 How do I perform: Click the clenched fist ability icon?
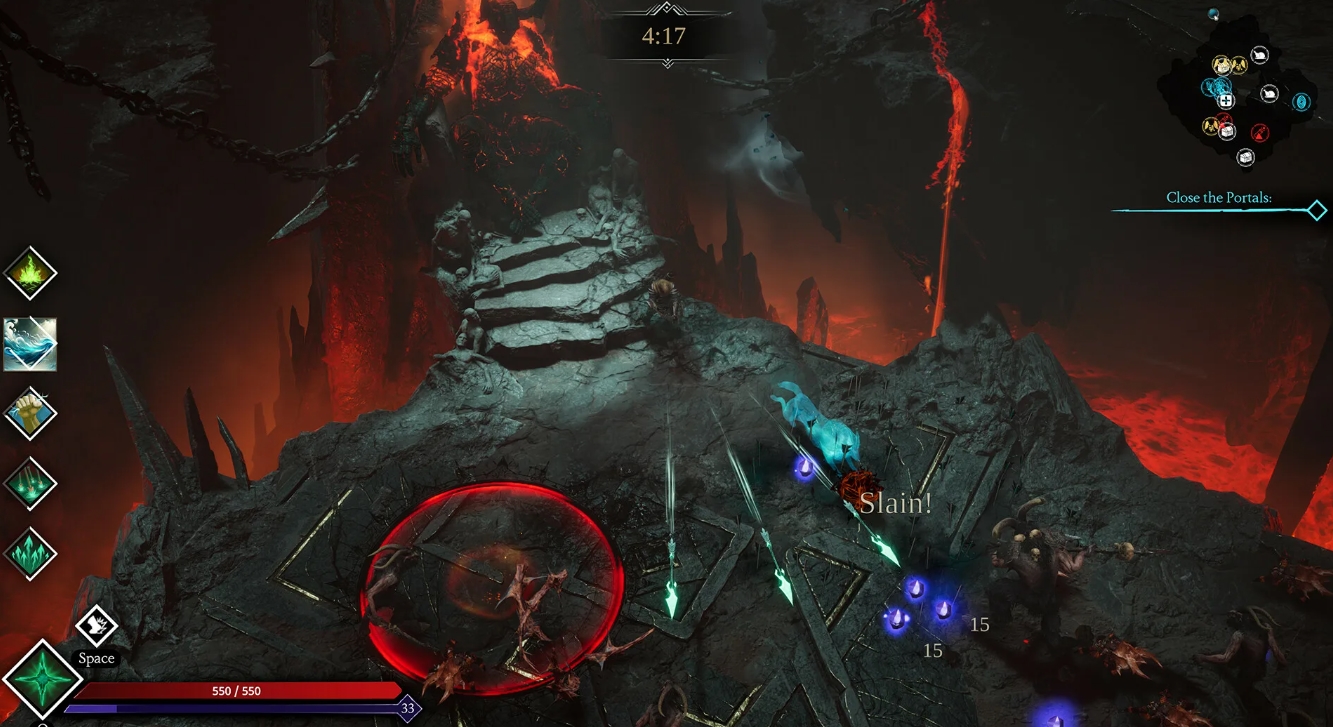click(30, 413)
